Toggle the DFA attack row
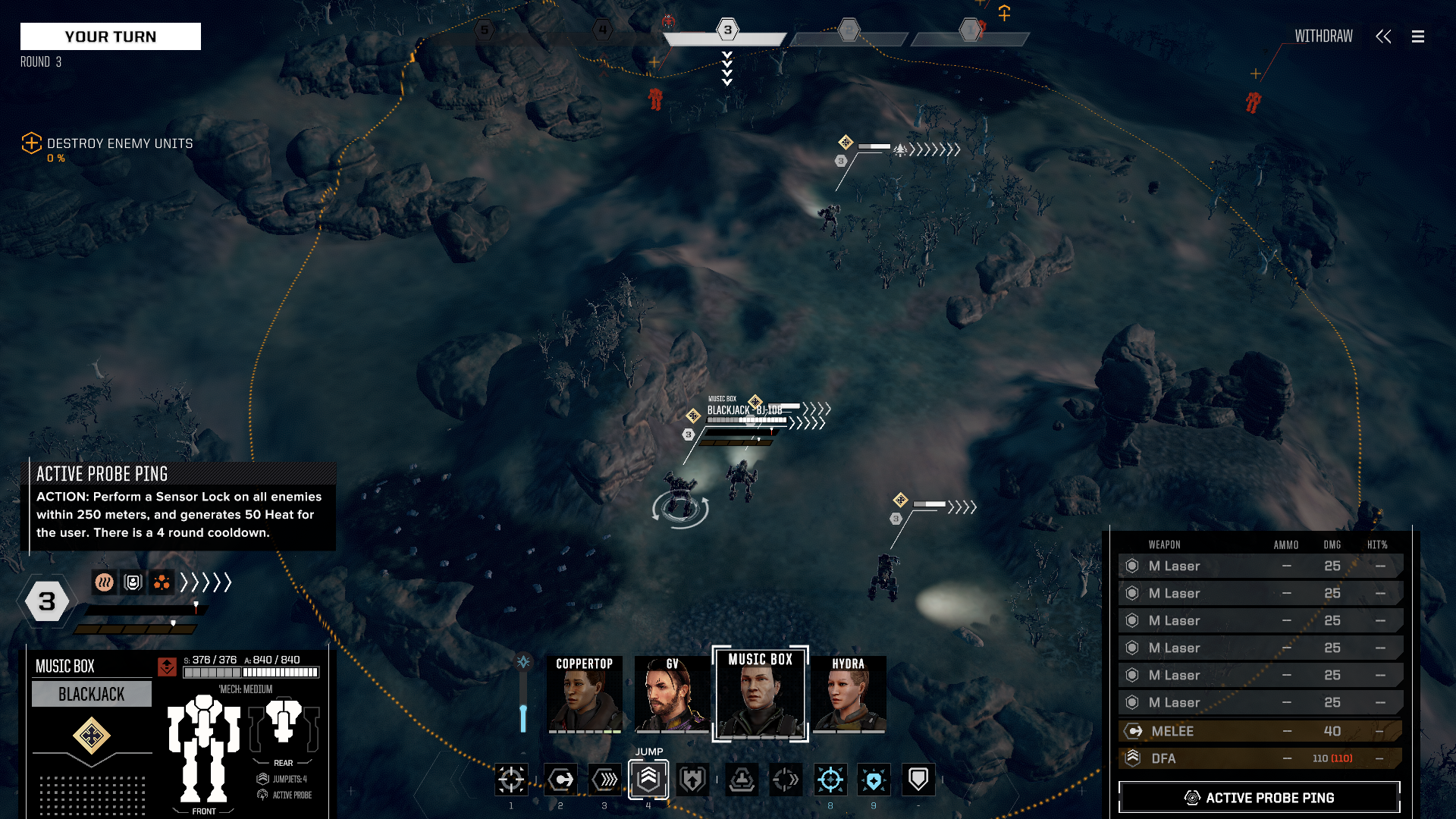 tap(1259, 758)
